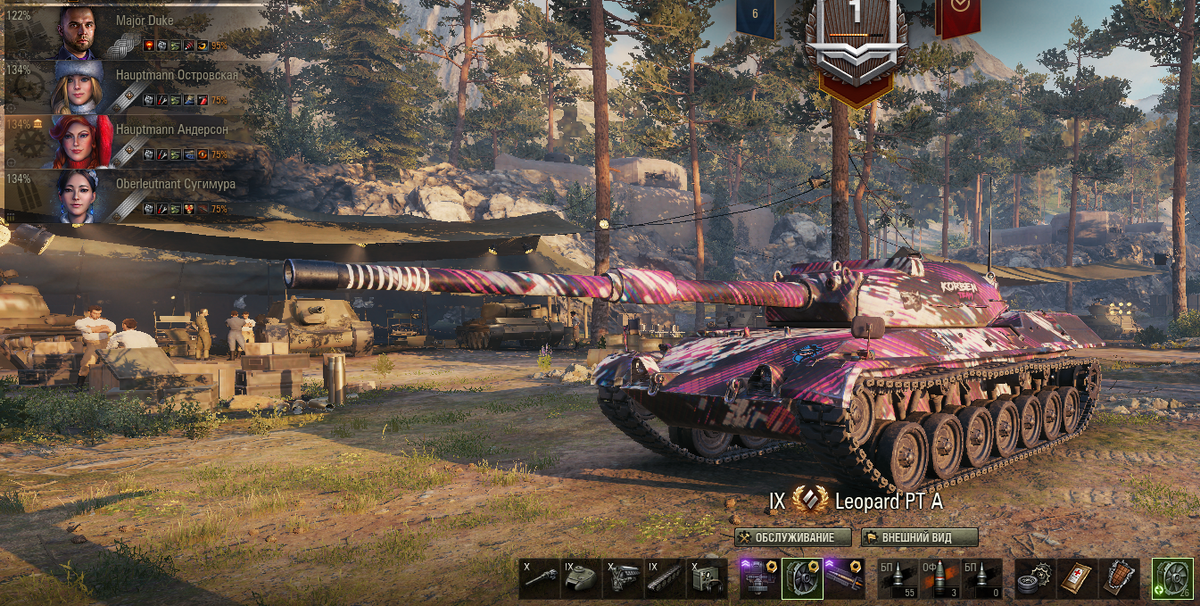Select the highlighted ventilation fan equipment slot
Screen dimensions: 1200x606
[801, 579]
